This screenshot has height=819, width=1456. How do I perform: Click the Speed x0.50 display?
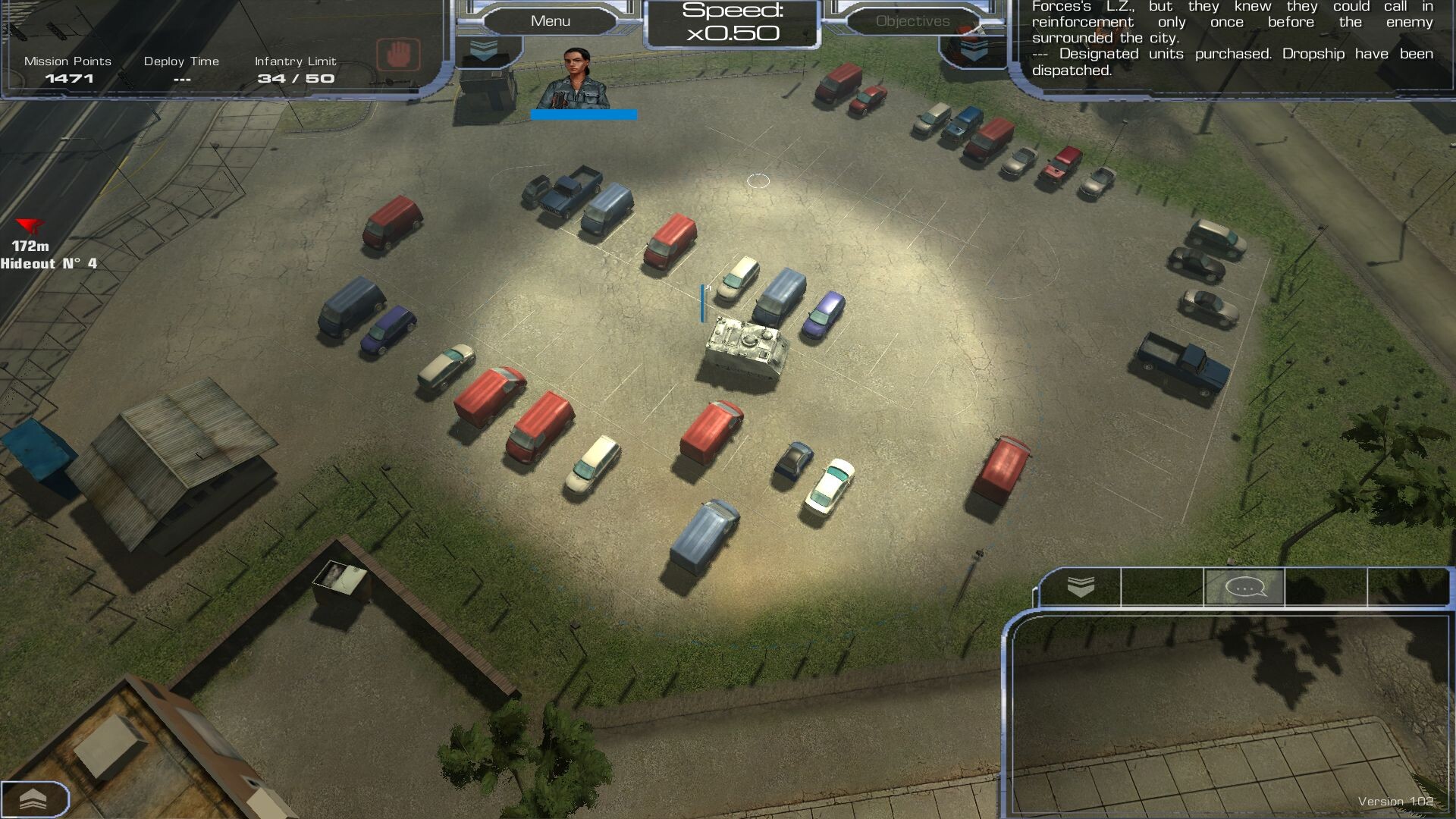[732, 23]
